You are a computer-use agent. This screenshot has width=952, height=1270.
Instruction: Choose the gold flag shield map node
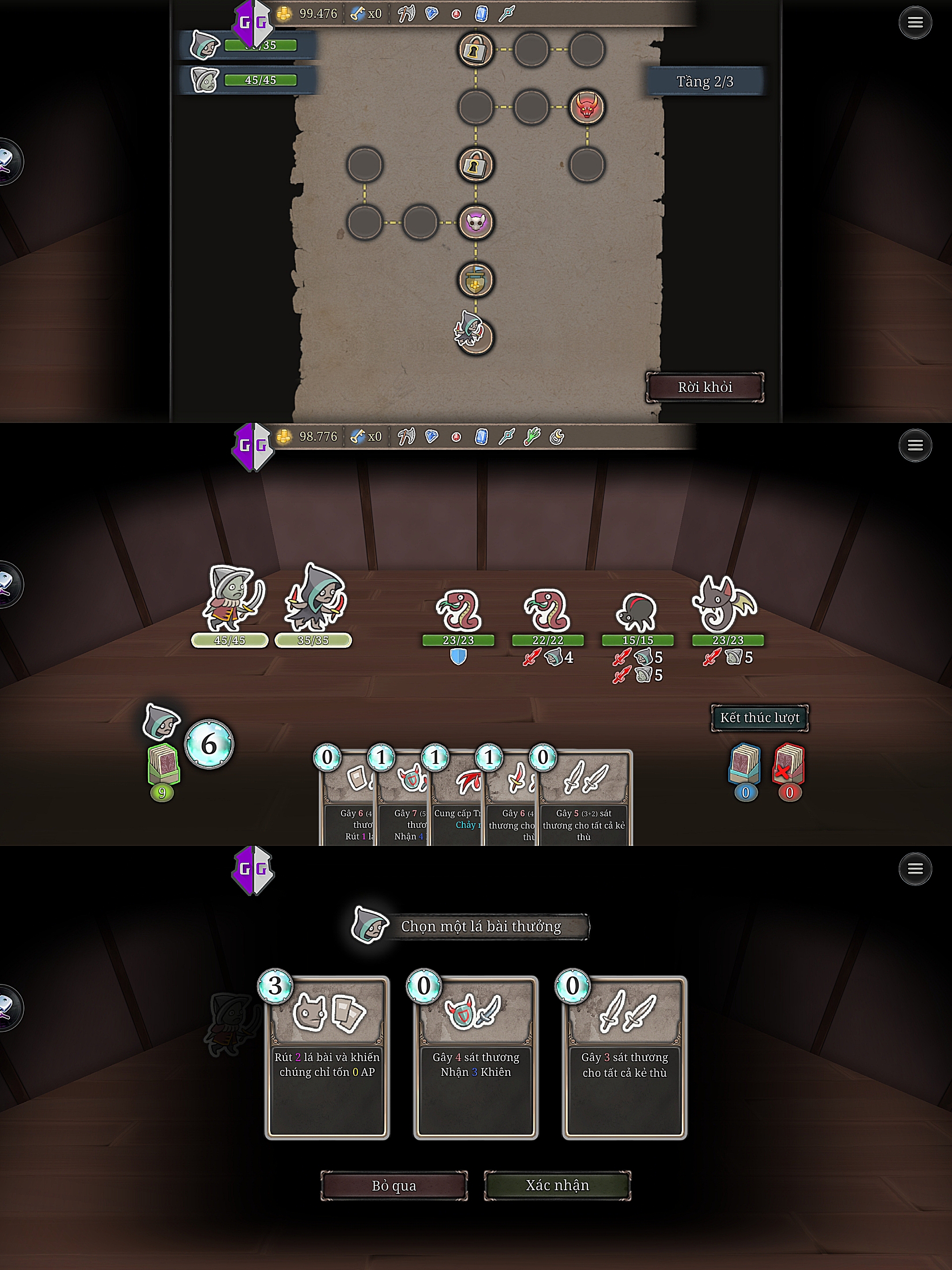[476, 280]
